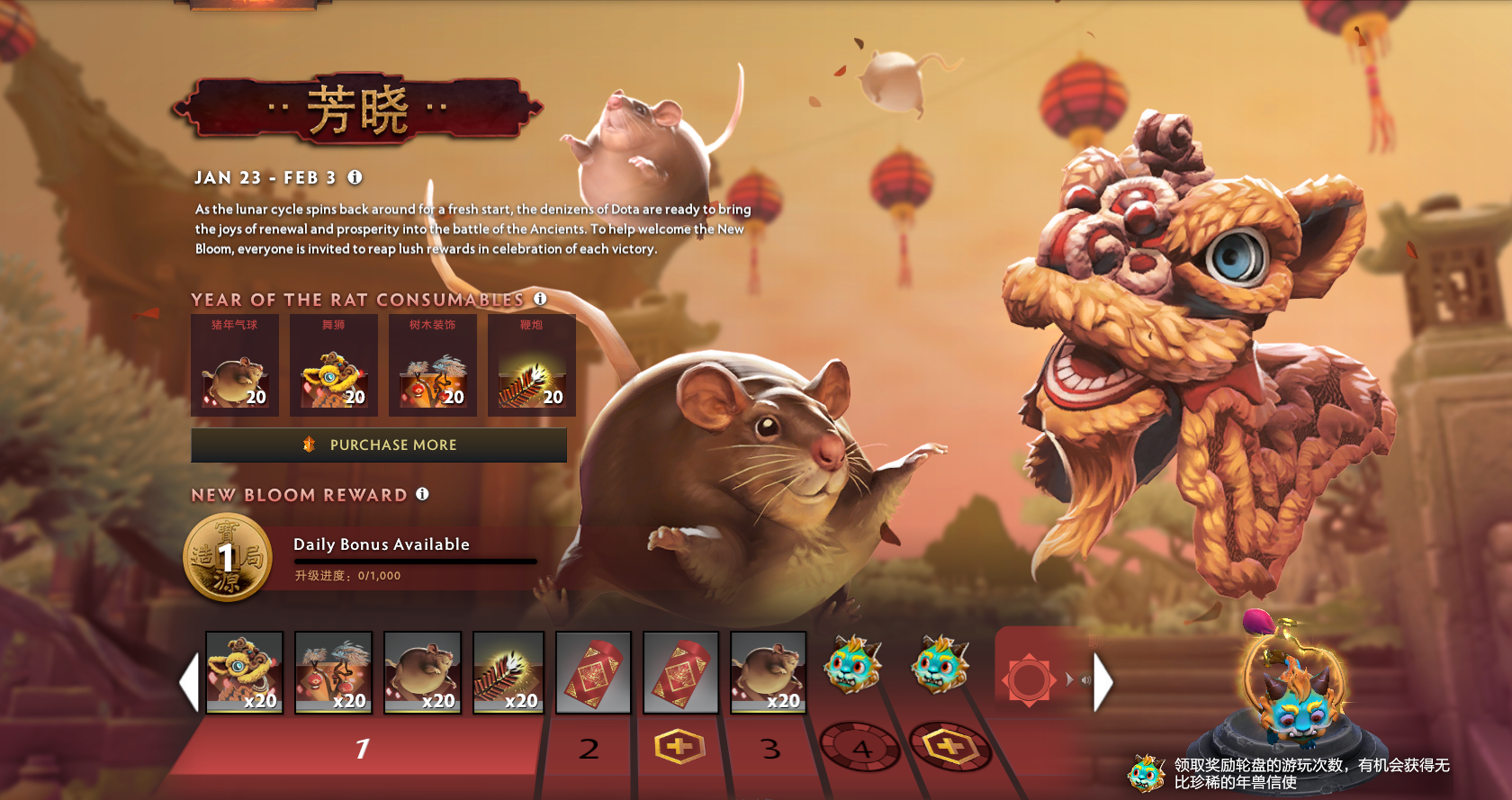Choose the 鞭炮 firecracker consumable card
This screenshot has width=1512, height=800.
[532, 364]
